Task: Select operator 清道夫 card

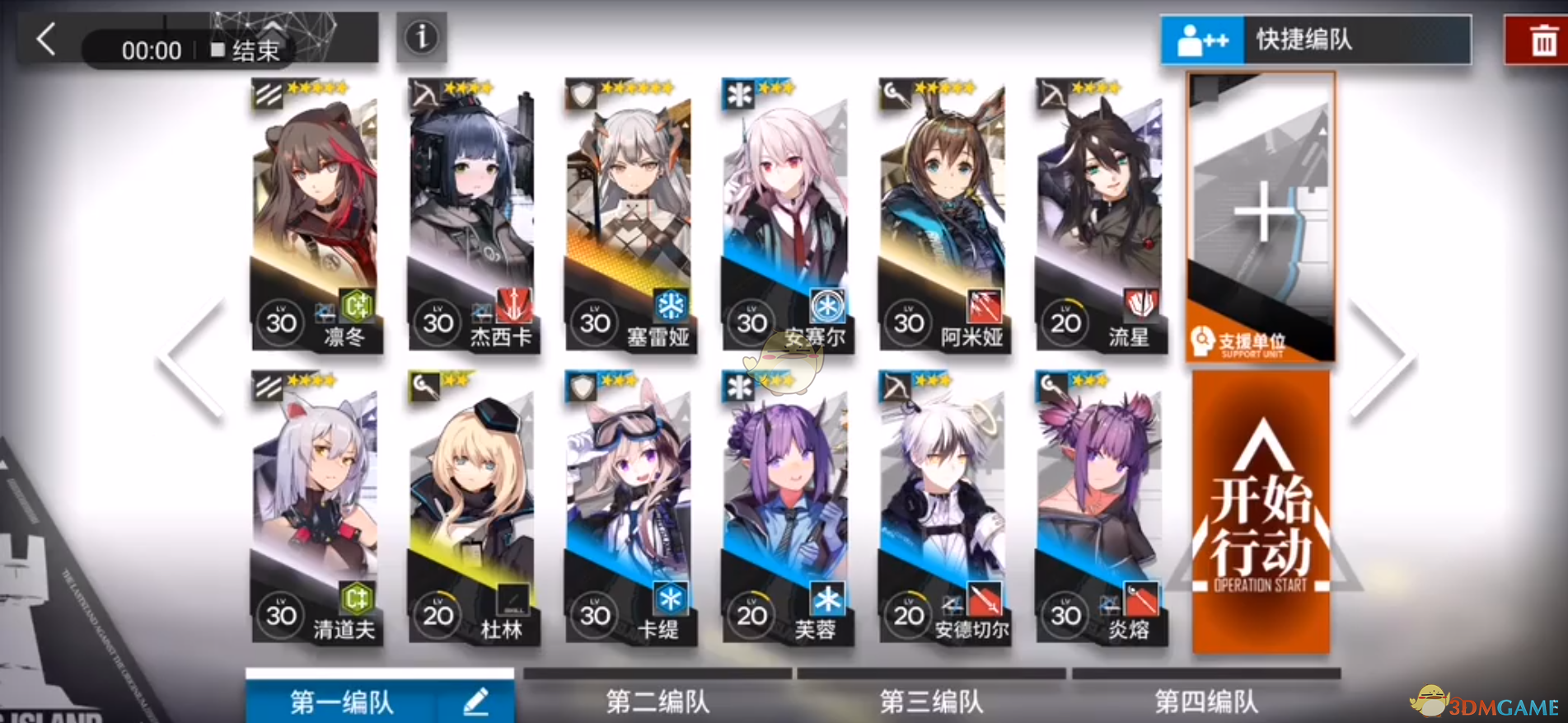Action: pyautogui.click(x=315, y=507)
